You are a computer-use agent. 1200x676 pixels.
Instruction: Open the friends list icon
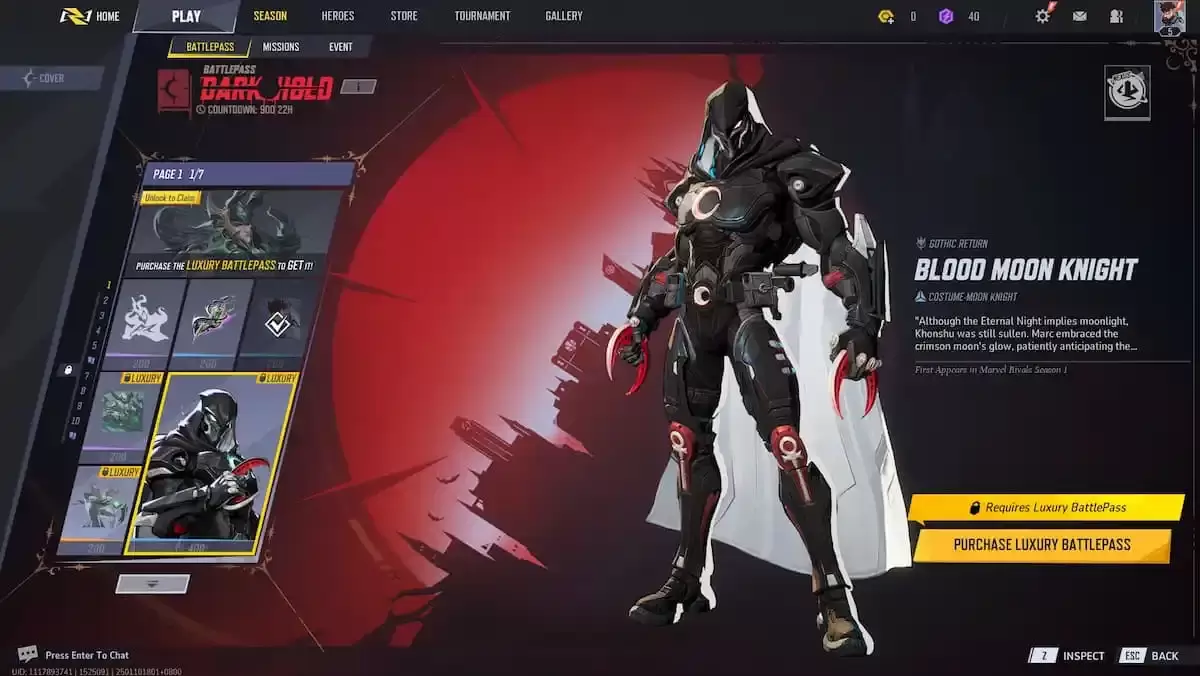[1116, 16]
